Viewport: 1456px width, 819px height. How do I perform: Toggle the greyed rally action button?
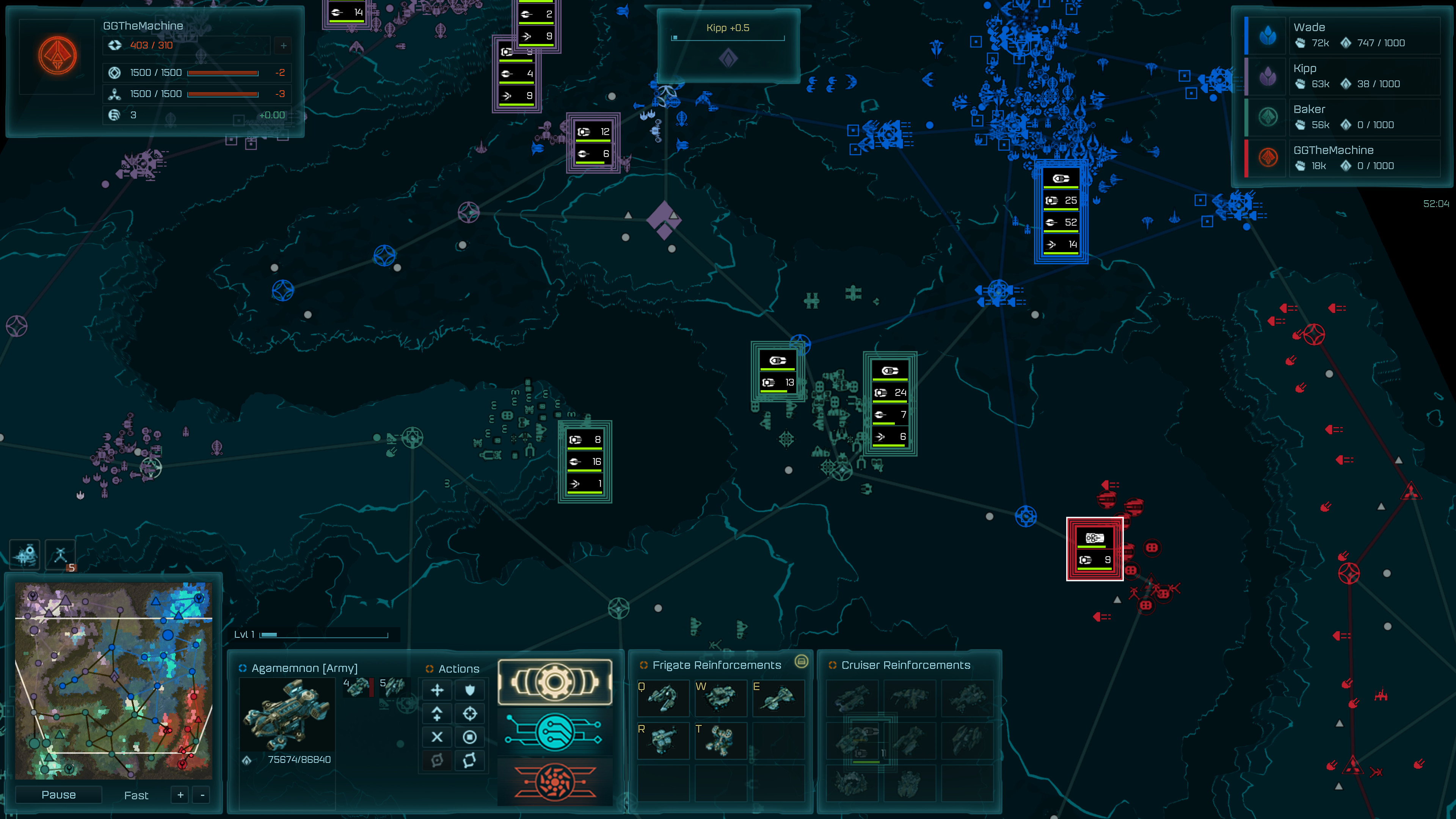click(x=437, y=760)
